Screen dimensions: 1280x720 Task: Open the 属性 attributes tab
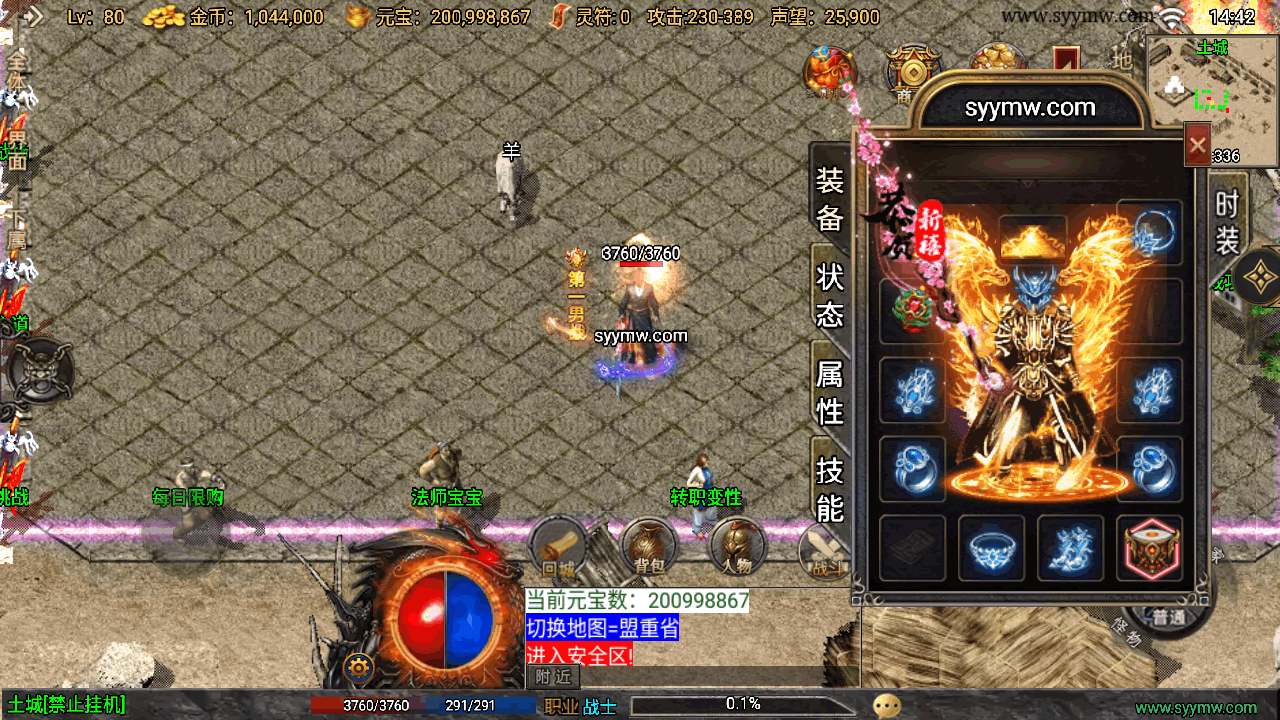click(x=830, y=392)
